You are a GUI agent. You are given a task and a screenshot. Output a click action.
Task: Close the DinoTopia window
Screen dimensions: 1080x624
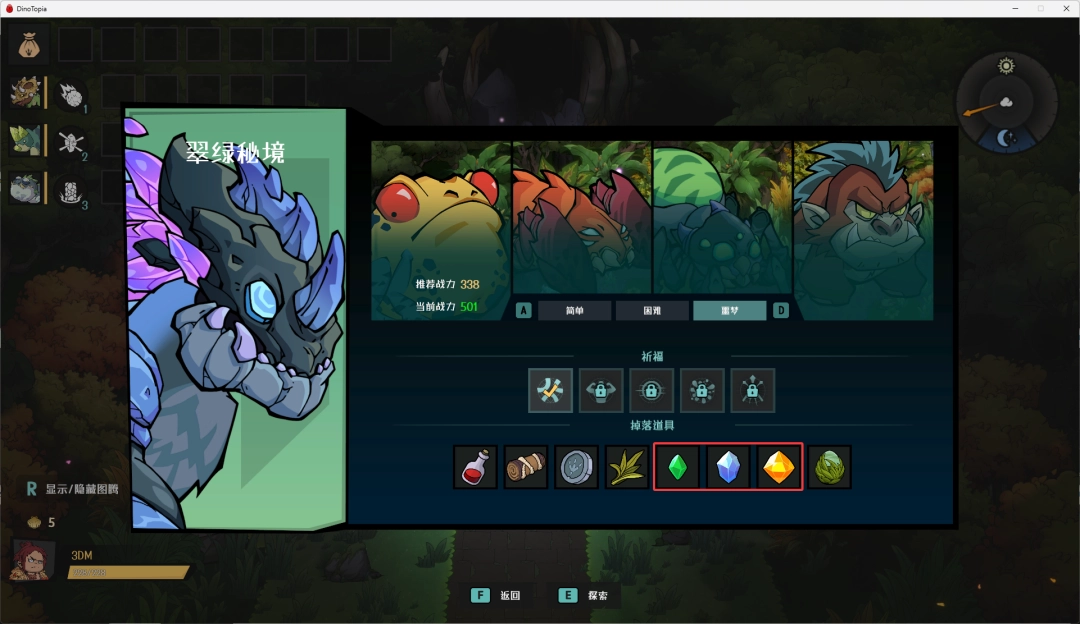[x=1065, y=8]
